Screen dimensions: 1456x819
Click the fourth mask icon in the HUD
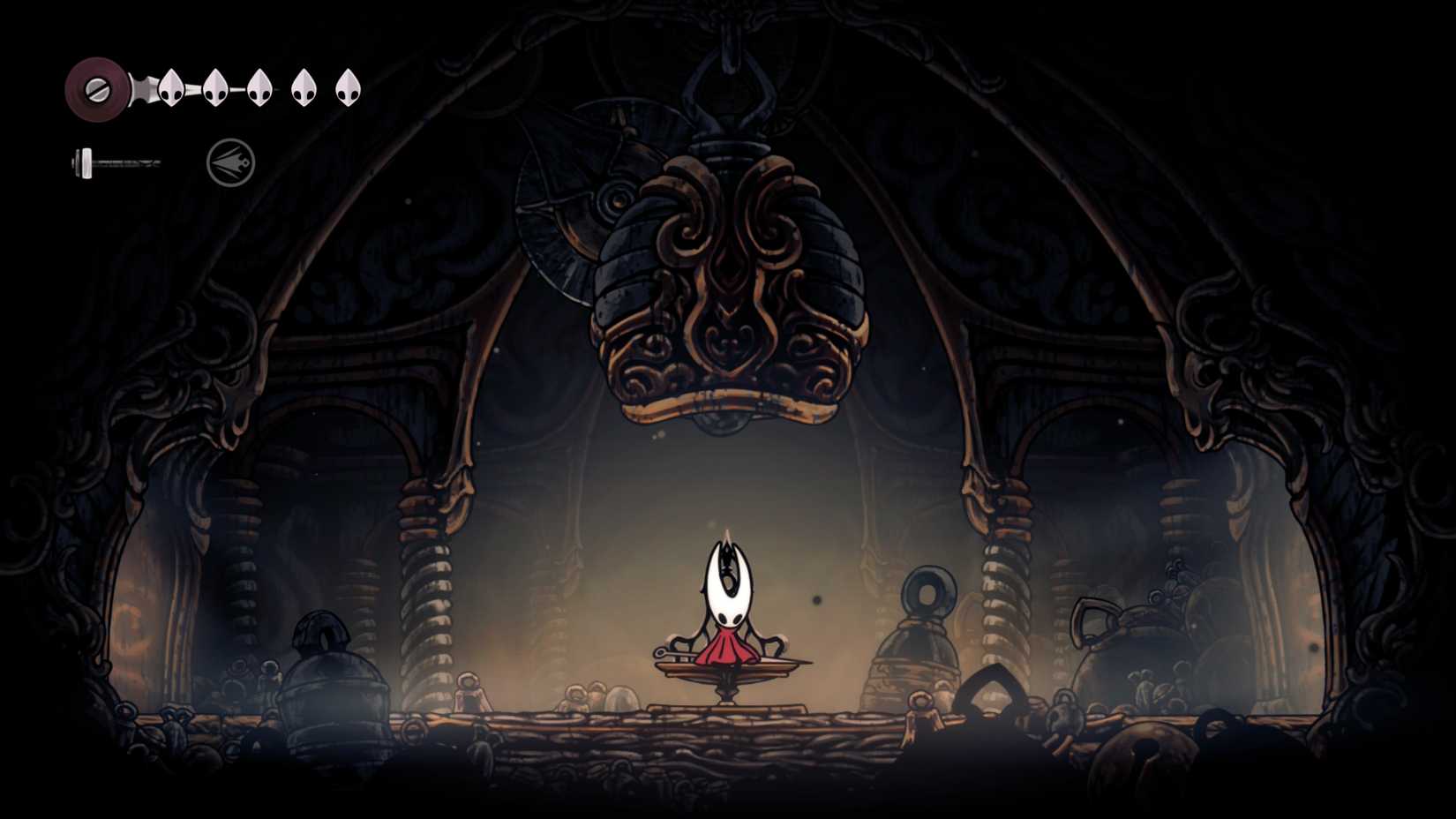304,88
